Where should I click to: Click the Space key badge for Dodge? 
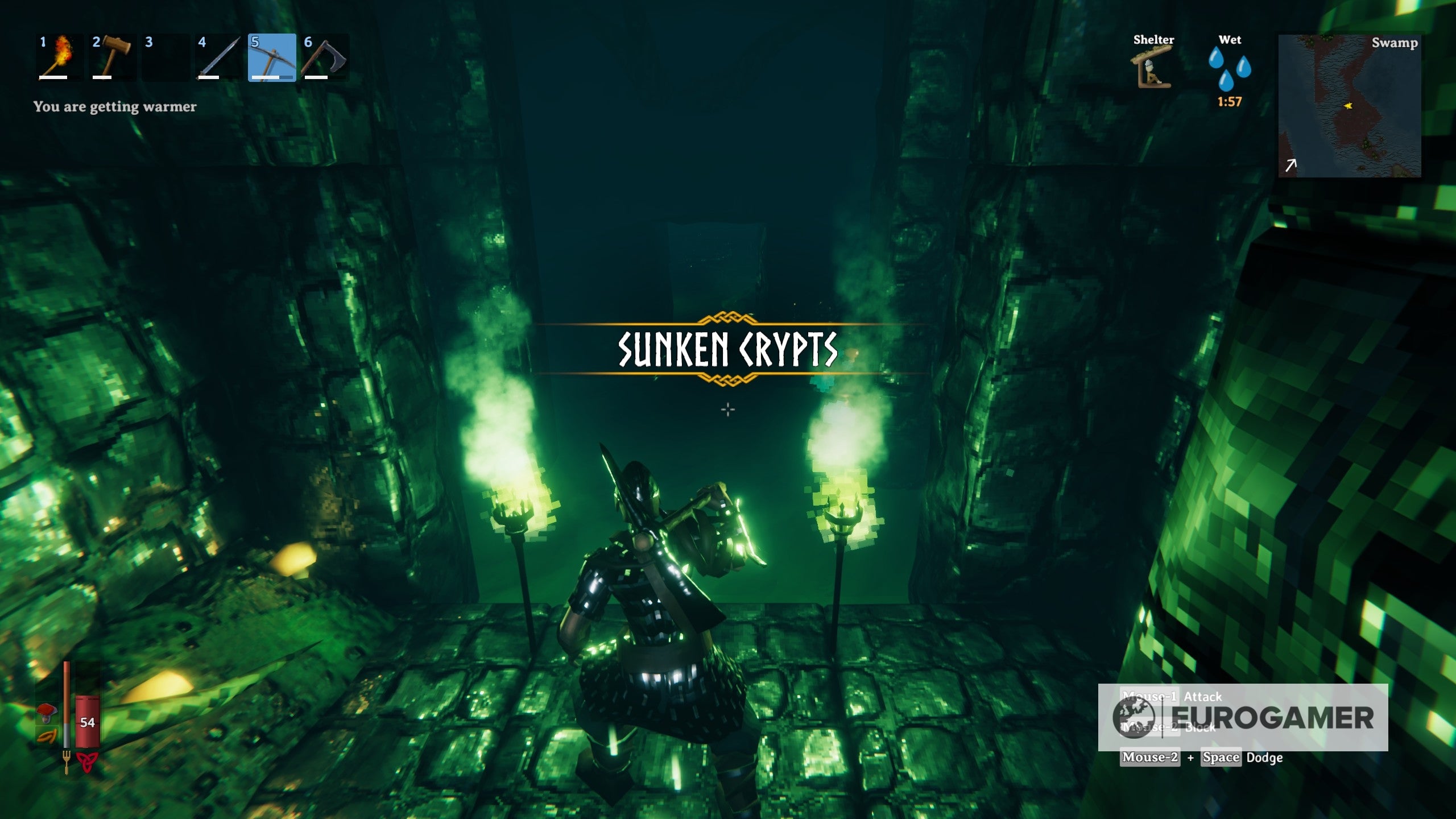coord(1221,758)
